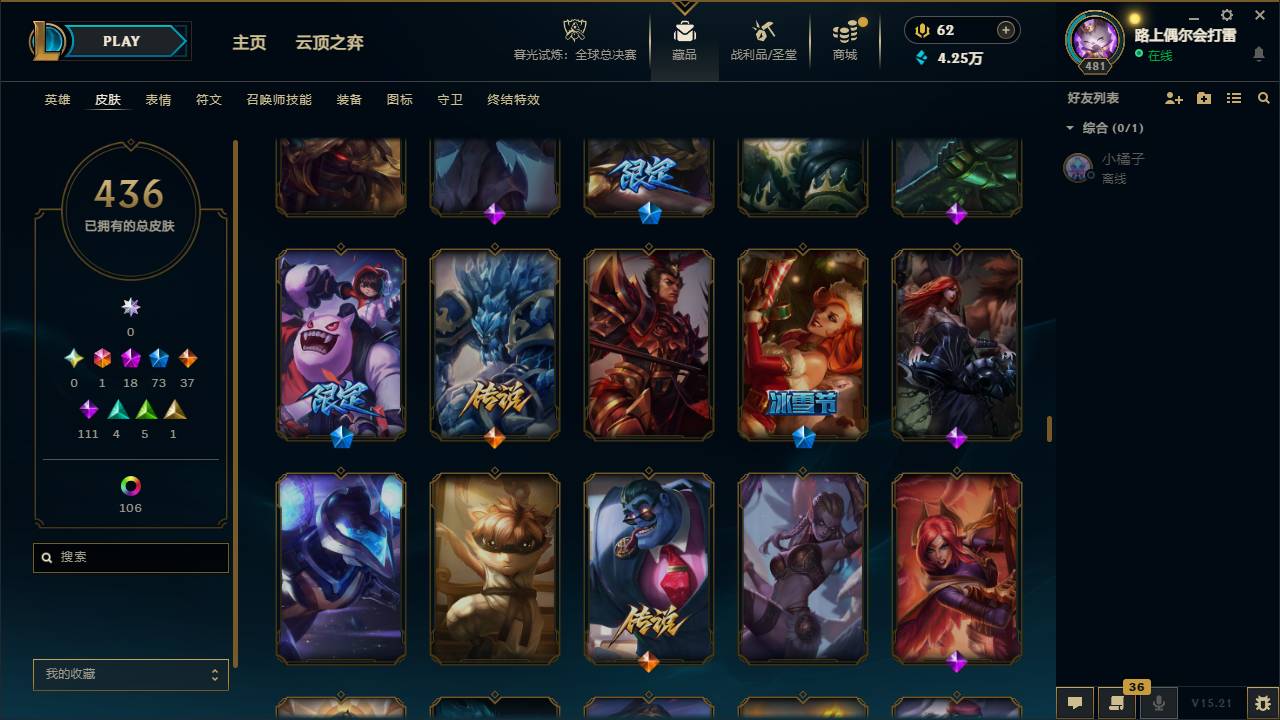Open the chat bubble icon near bottom right
The width and height of the screenshot is (1280, 720).
pyautogui.click(x=1075, y=703)
